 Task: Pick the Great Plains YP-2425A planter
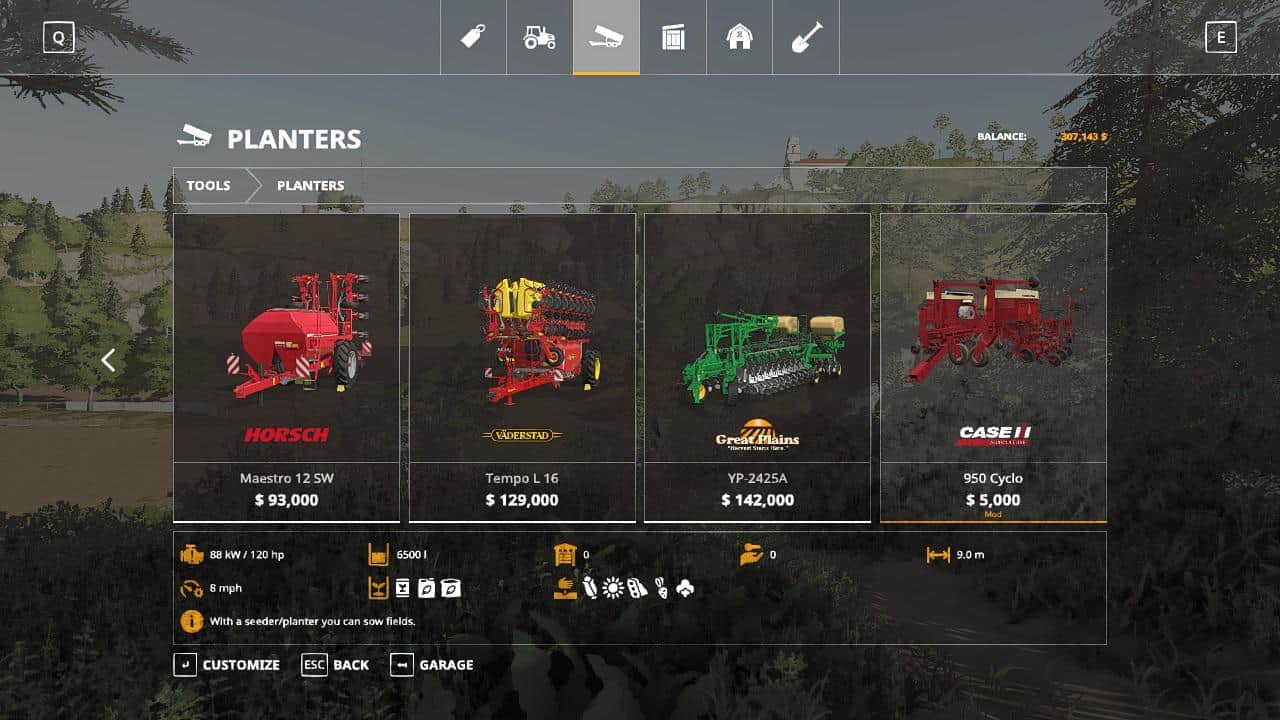(x=757, y=366)
